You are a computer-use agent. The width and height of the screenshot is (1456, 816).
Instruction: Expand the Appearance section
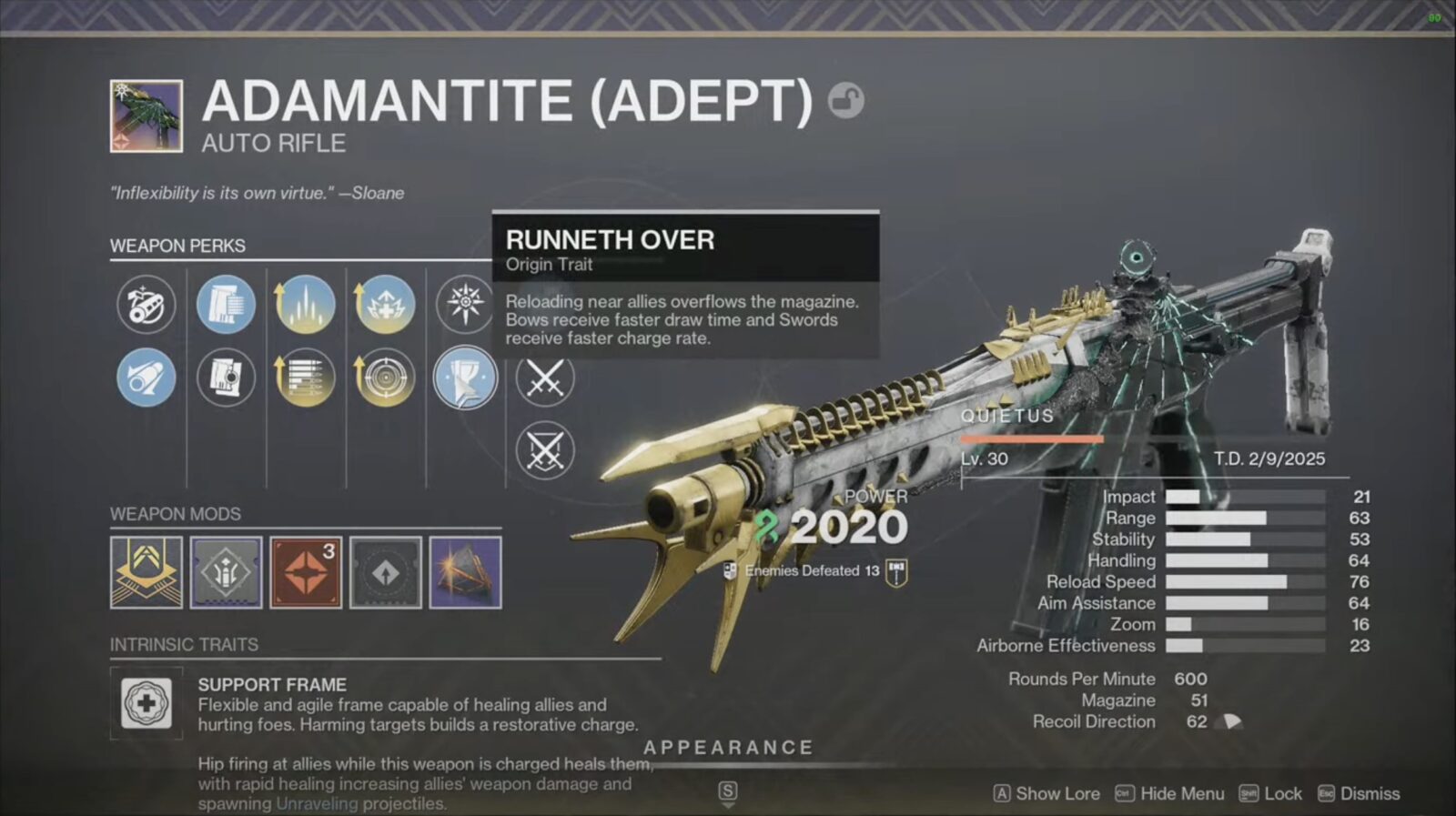coord(726,747)
